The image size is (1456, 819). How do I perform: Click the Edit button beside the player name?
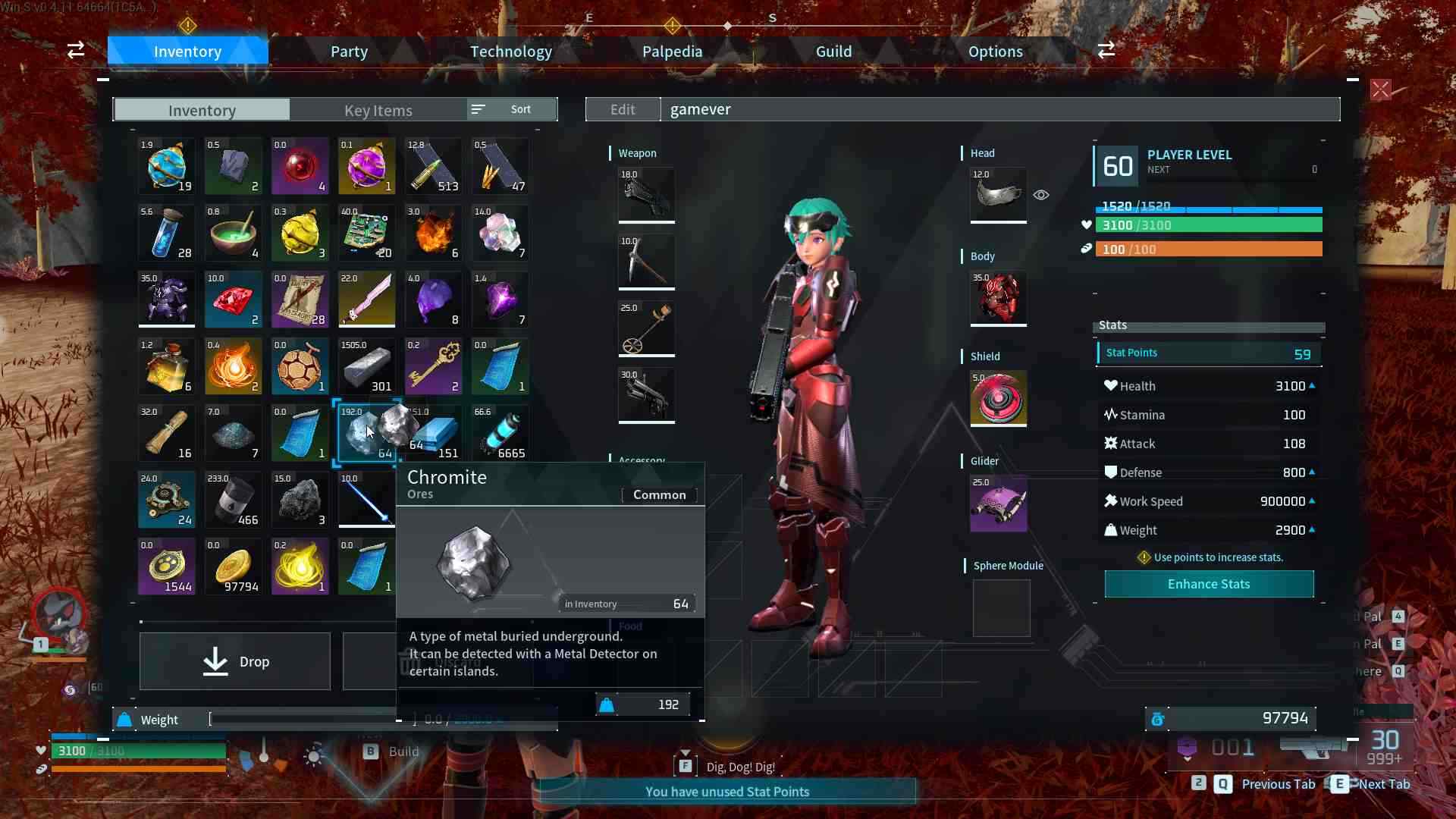(622, 108)
